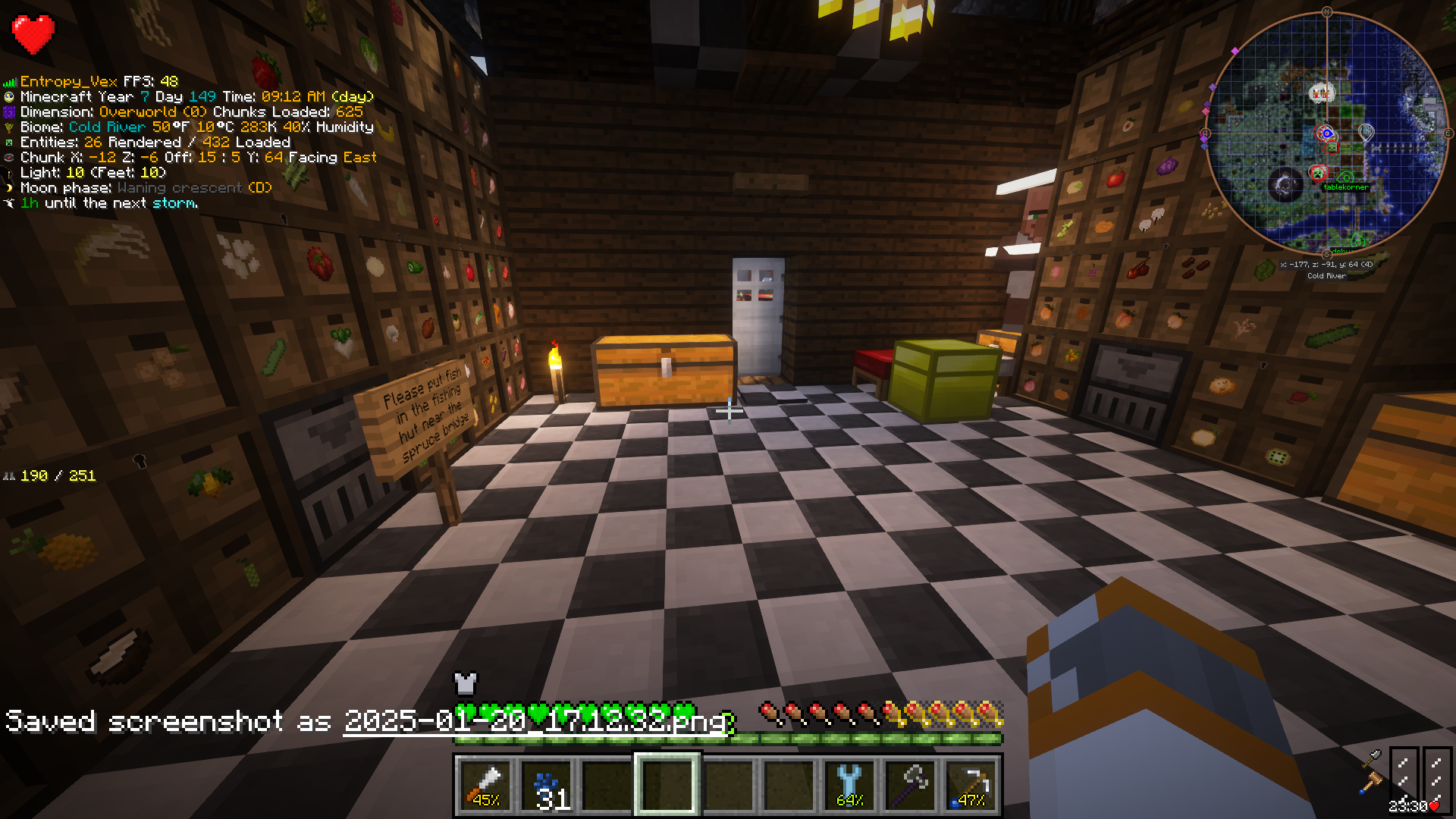Click the East compass marker on minimap
The height and width of the screenshot is (819, 1456).
[1448, 133]
